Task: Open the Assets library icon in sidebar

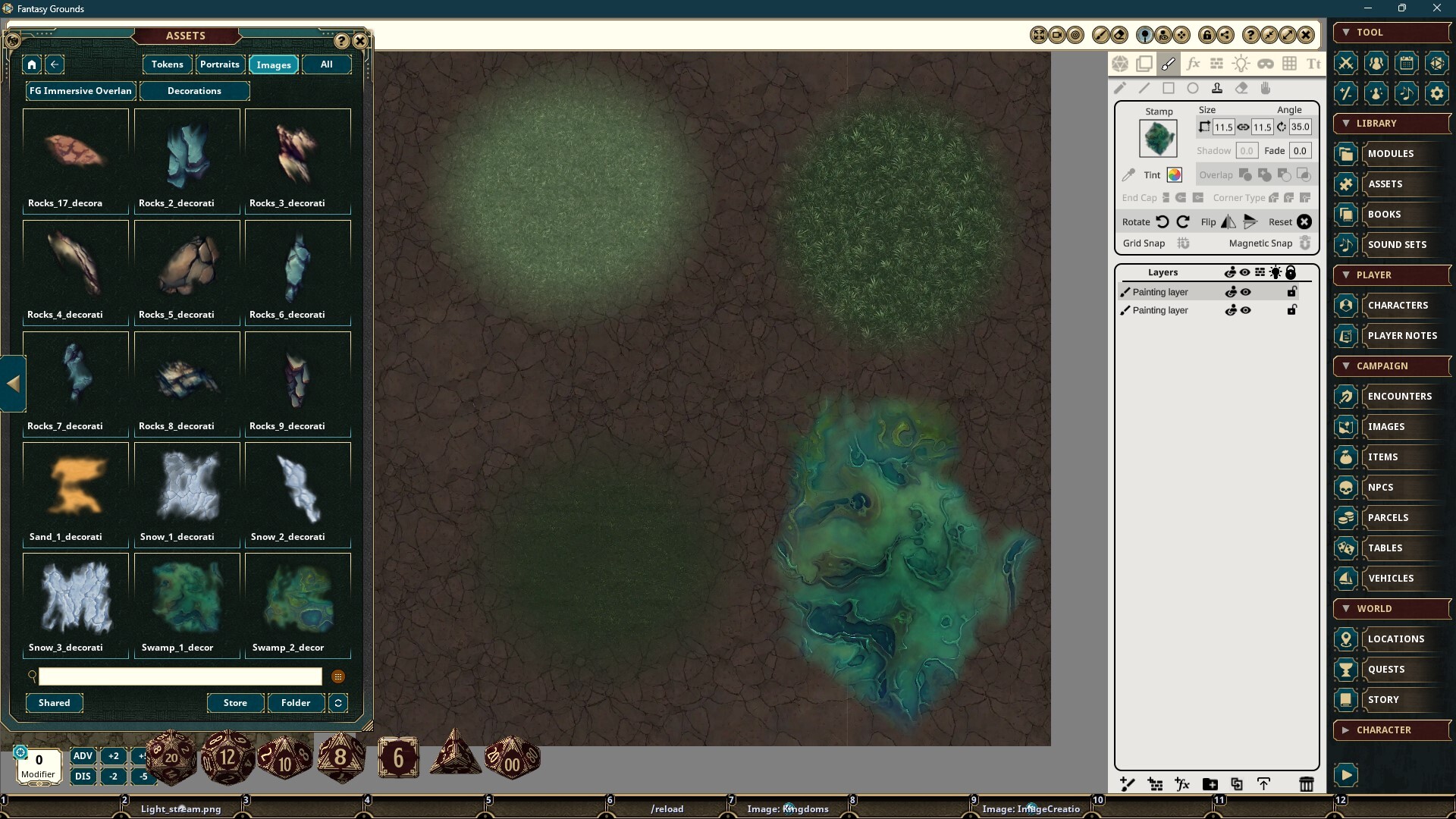Action: [x=1346, y=184]
